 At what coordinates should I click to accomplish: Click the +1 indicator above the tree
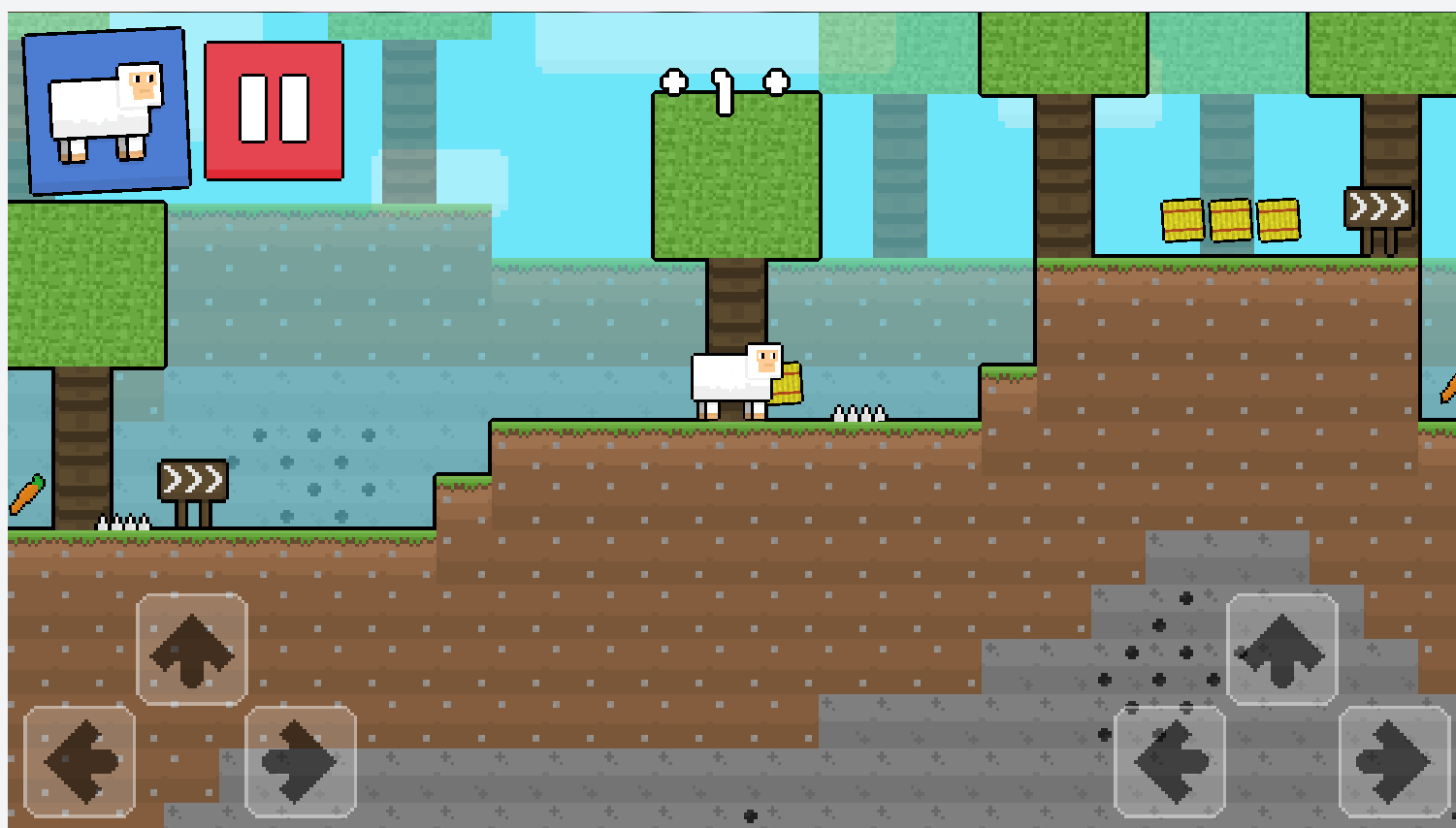(x=722, y=89)
